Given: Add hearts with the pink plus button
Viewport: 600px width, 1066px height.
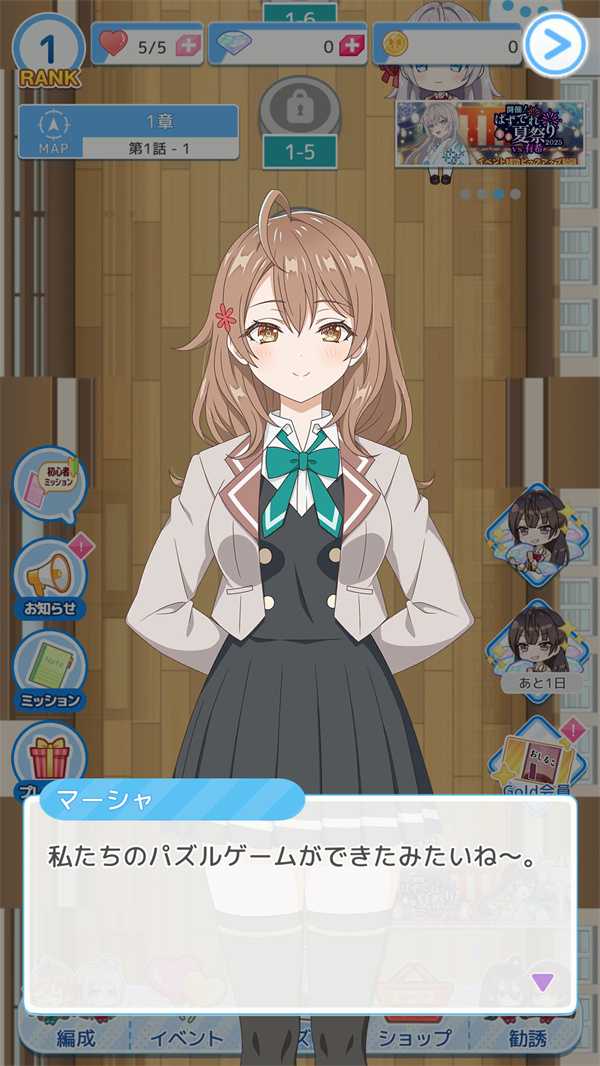Looking at the screenshot, I should point(187,45).
